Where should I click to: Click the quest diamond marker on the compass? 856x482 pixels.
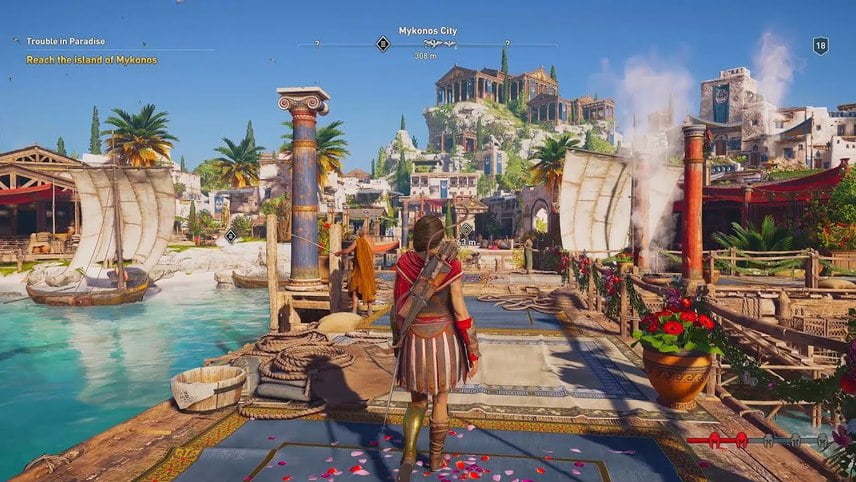(x=382, y=43)
